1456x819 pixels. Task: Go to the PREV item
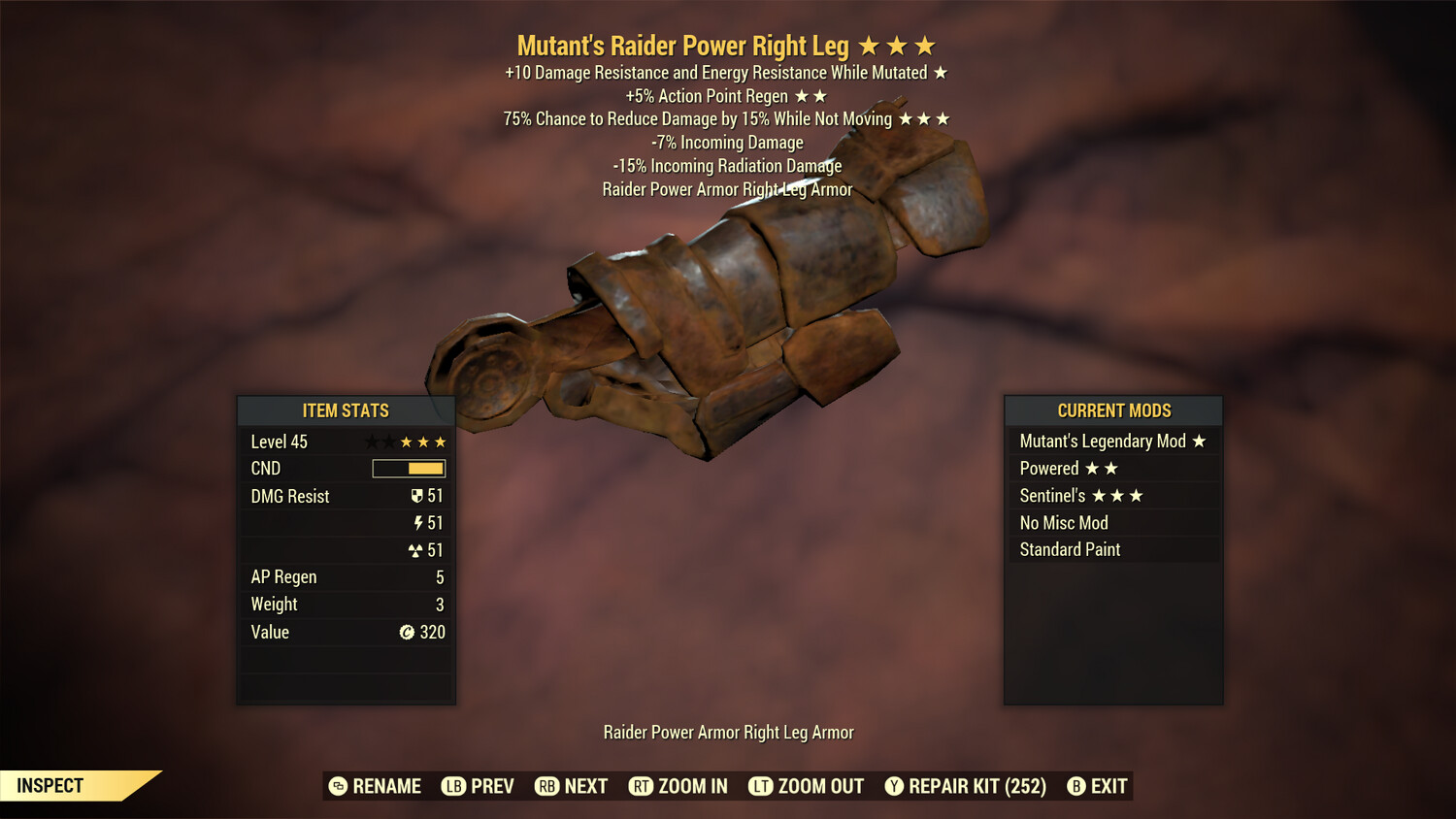pos(478,786)
